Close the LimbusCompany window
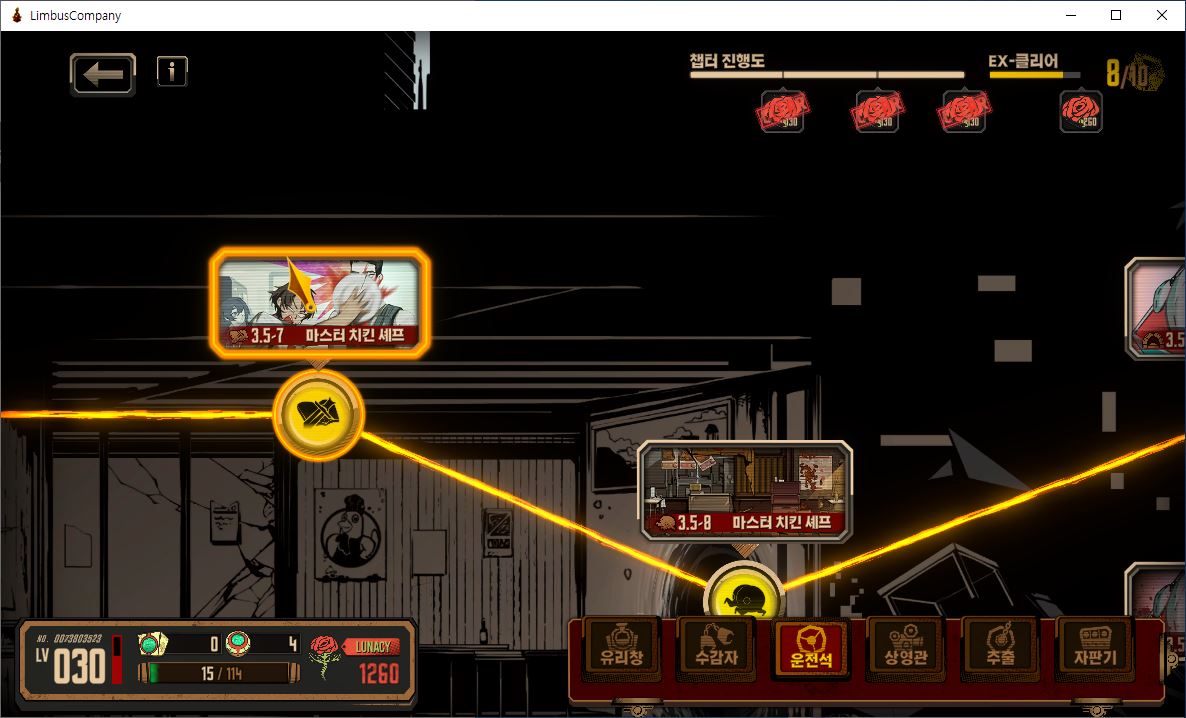 click(1161, 15)
